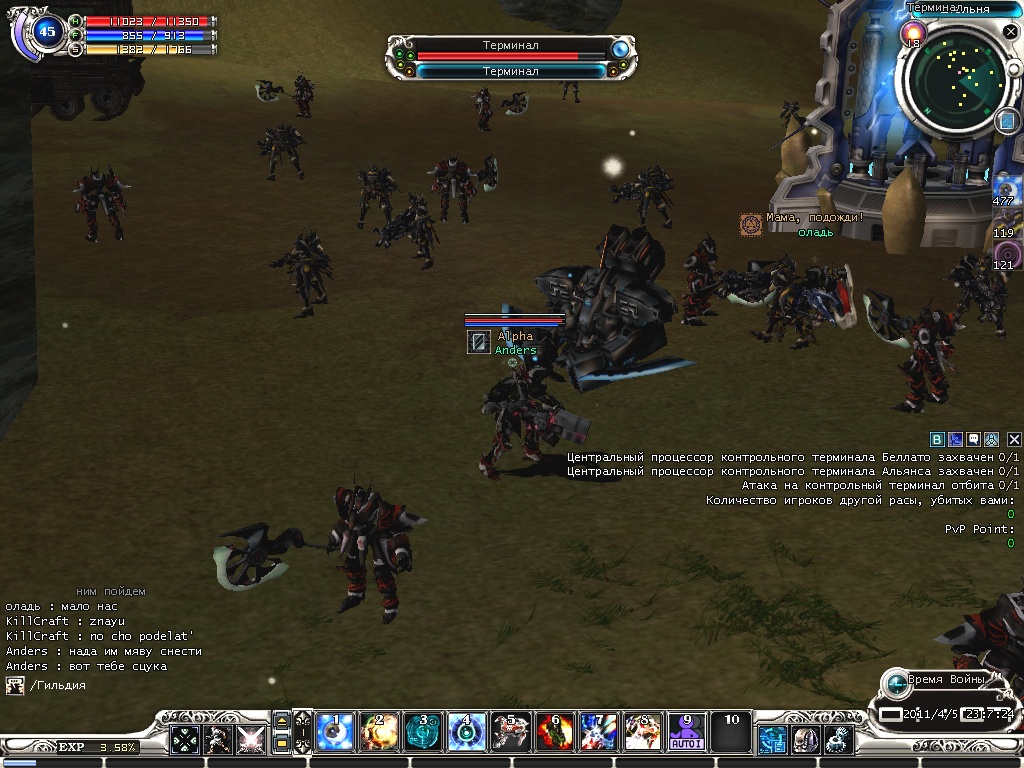Screen dimensions: 1024x768
Task: Select the crossed weapons attack mode icon
Action: click(250, 739)
